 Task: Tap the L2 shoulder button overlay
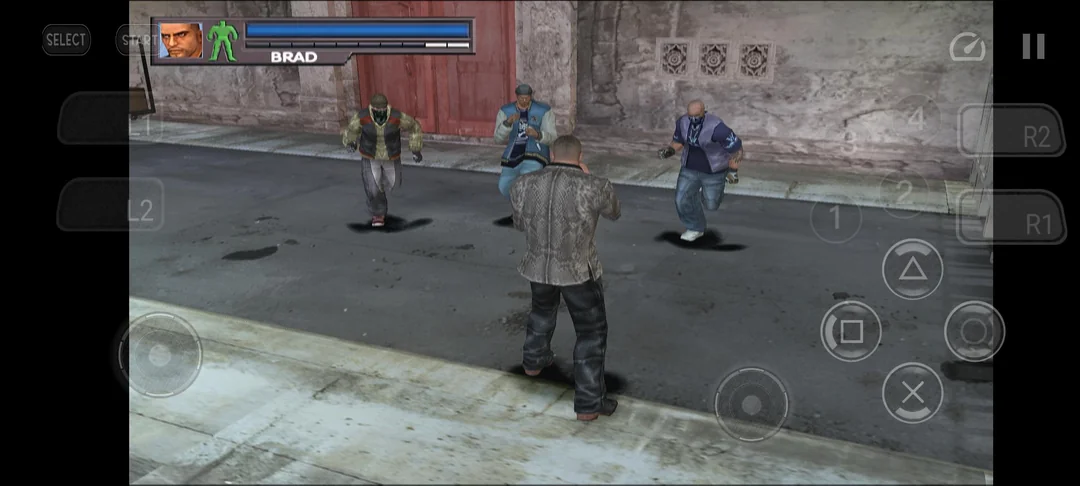pos(110,206)
